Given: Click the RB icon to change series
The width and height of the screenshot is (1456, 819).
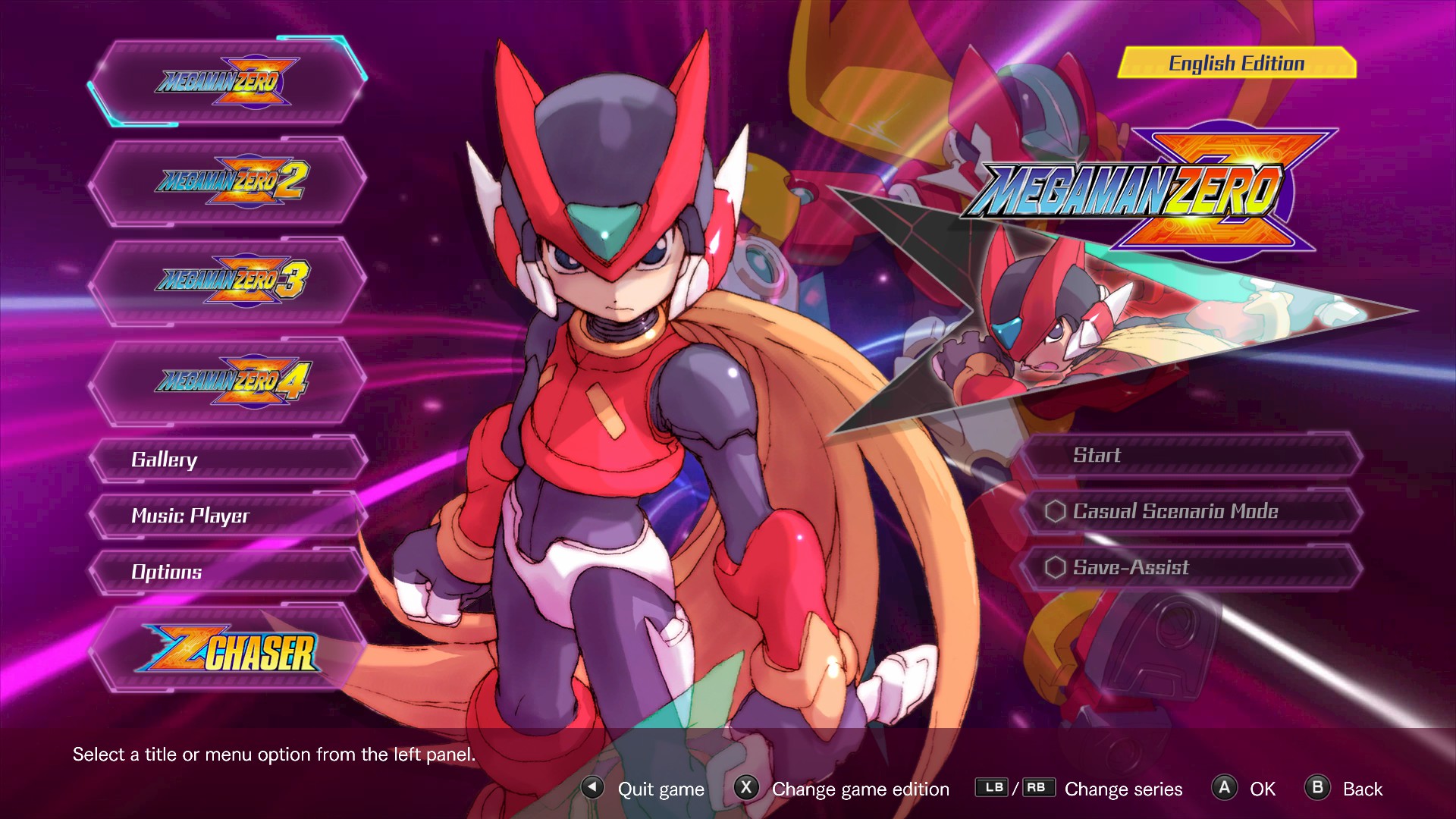Looking at the screenshot, I should click(x=1038, y=788).
